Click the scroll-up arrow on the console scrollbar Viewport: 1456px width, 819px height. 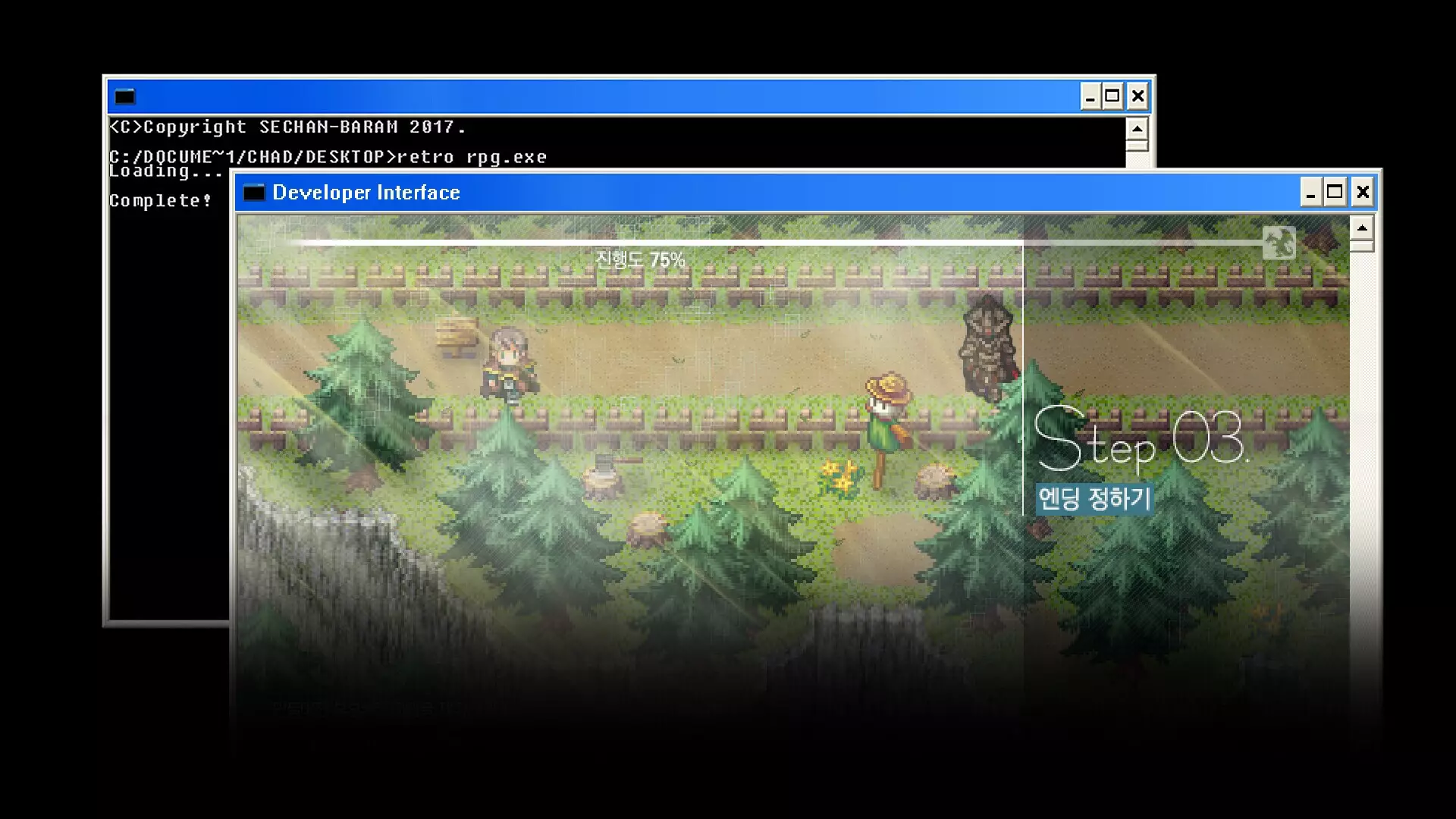(x=1137, y=128)
